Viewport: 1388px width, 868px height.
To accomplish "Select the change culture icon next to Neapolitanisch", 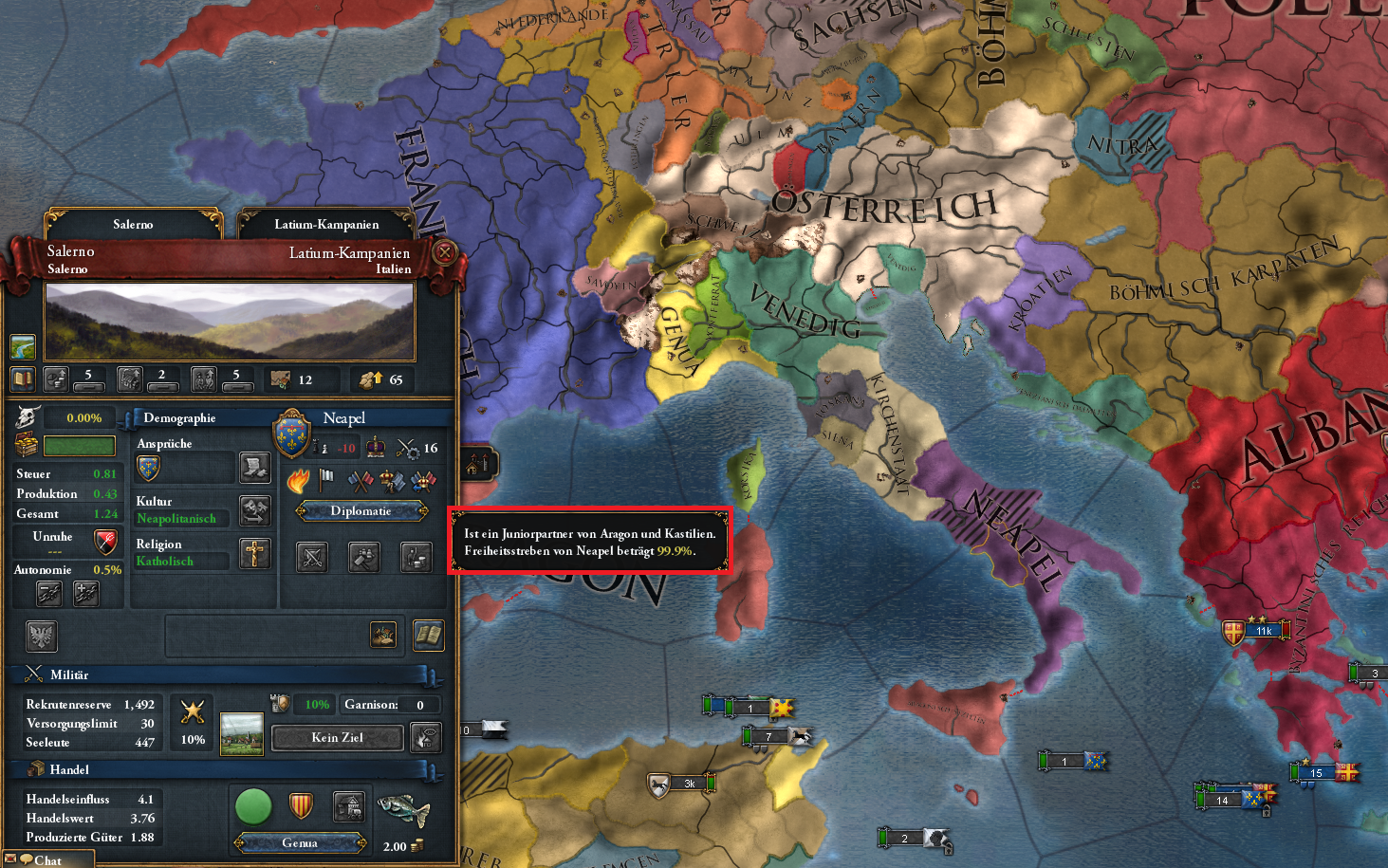I will (x=254, y=510).
